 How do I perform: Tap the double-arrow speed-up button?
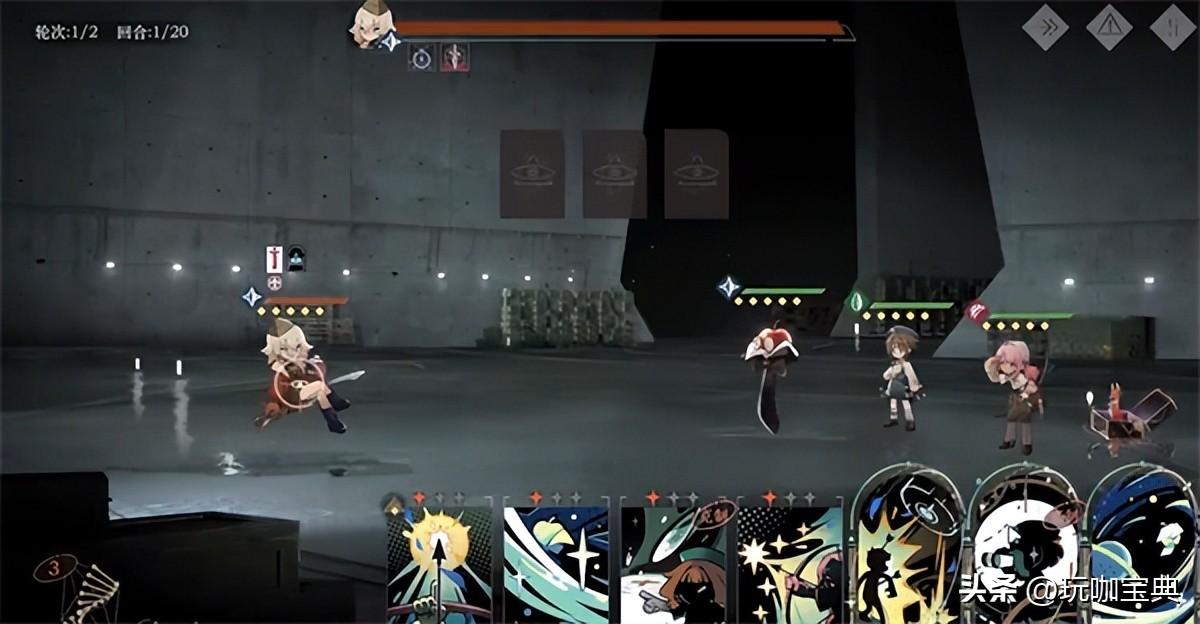[1046, 27]
